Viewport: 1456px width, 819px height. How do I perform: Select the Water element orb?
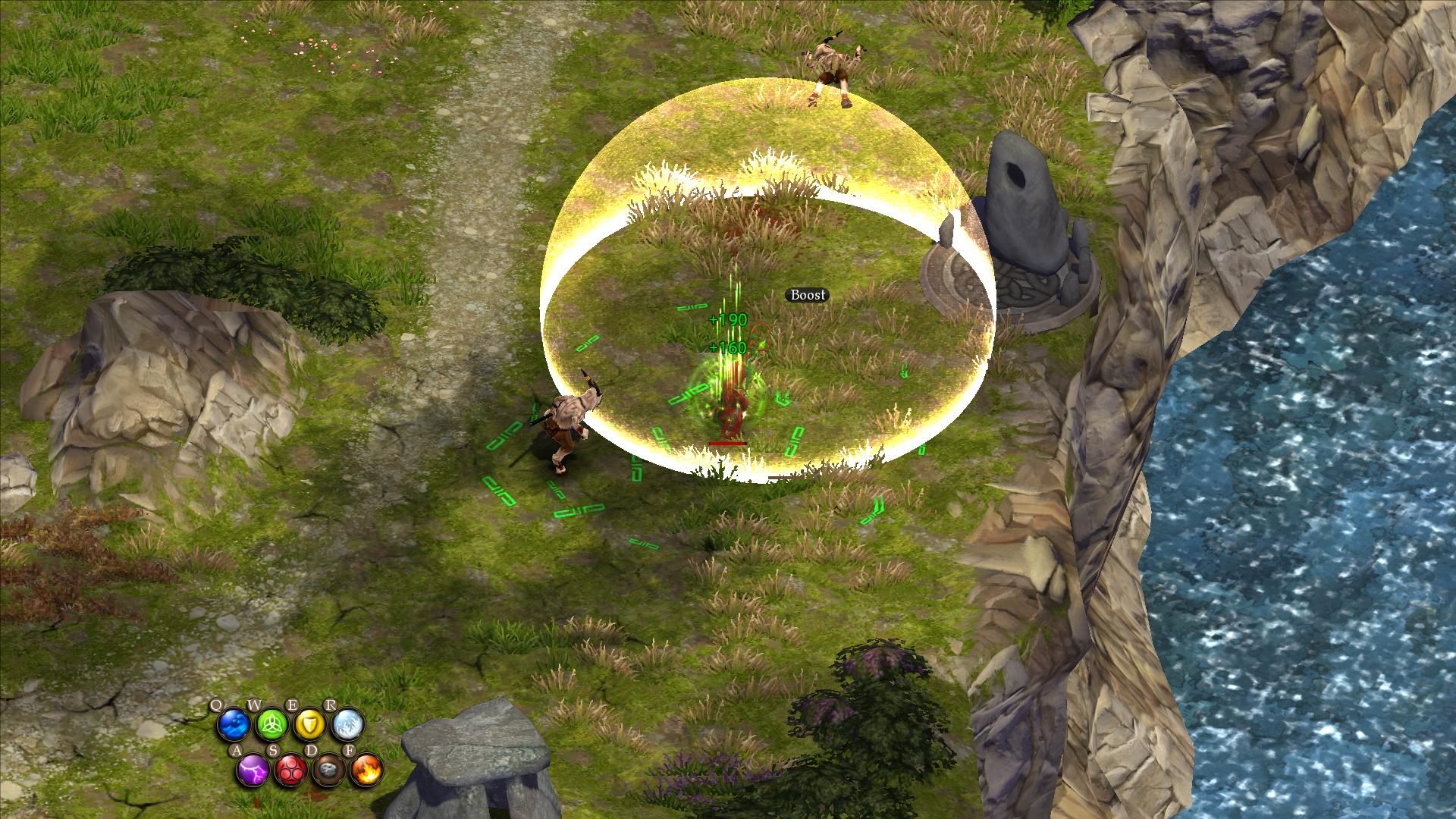click(233, 723)
